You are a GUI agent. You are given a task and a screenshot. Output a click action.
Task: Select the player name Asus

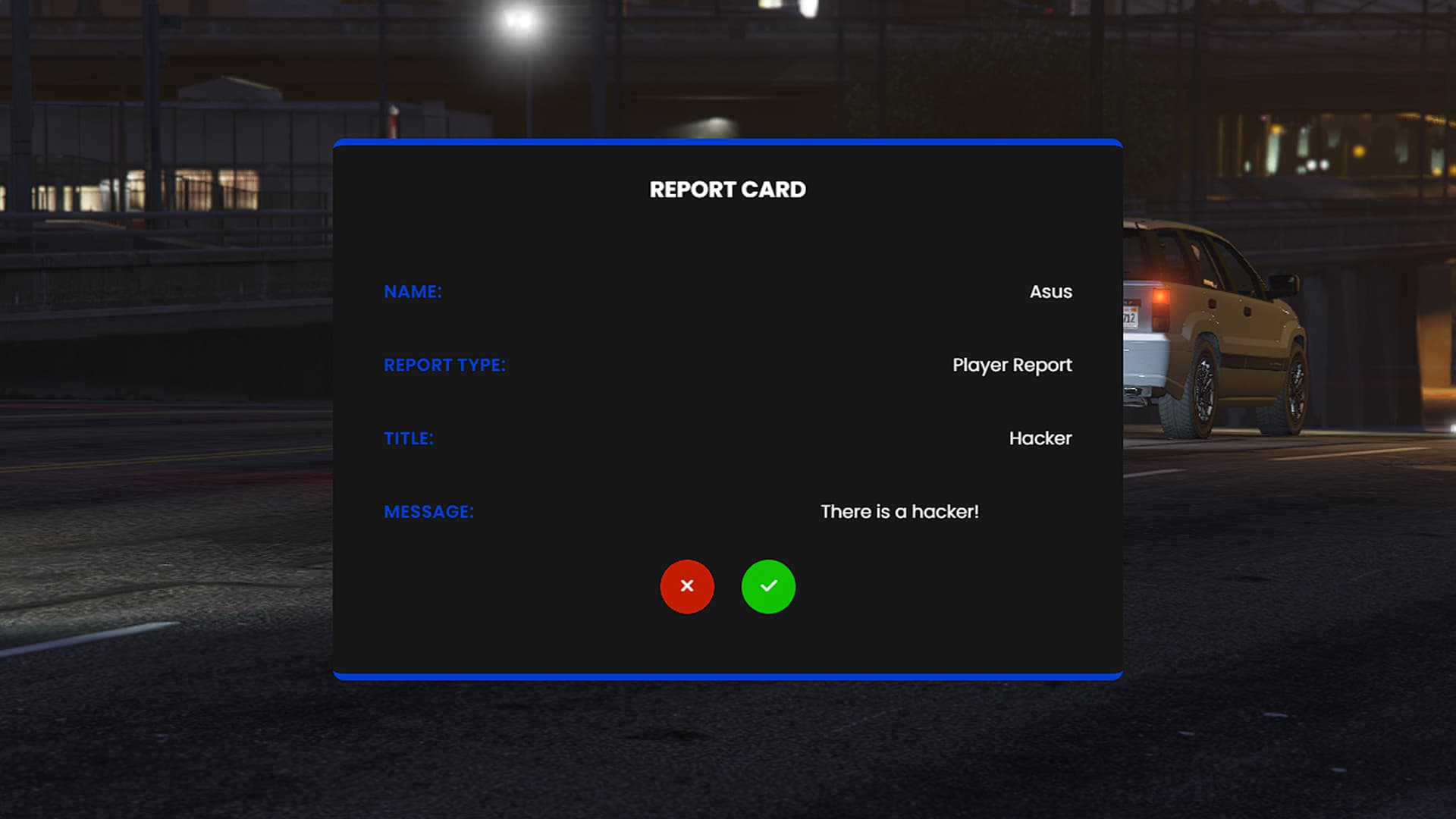[1050, 292]
